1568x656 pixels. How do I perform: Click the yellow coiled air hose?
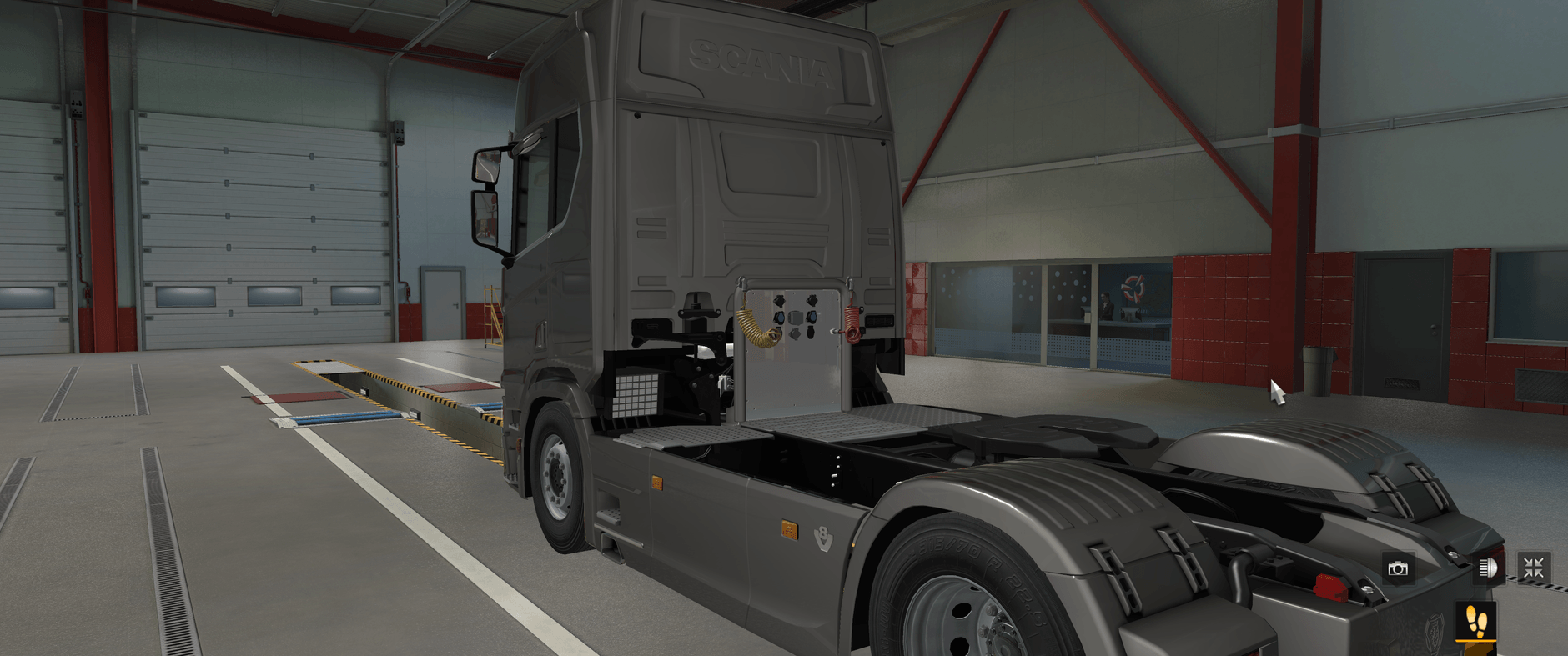tap(755, 329)
